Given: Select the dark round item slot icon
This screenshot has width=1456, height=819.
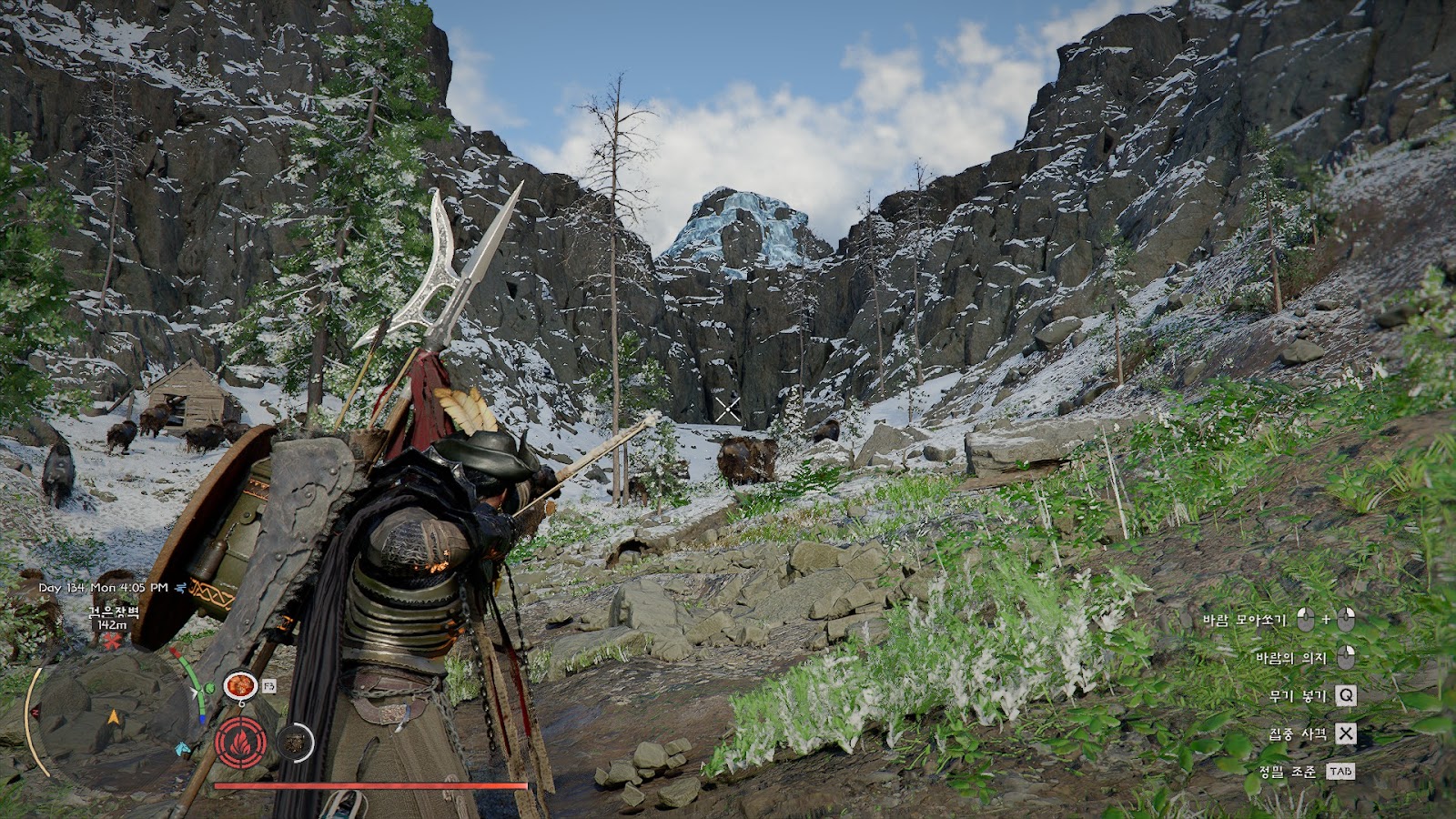Looking at the screenshot, I should [x=294, y=743].
